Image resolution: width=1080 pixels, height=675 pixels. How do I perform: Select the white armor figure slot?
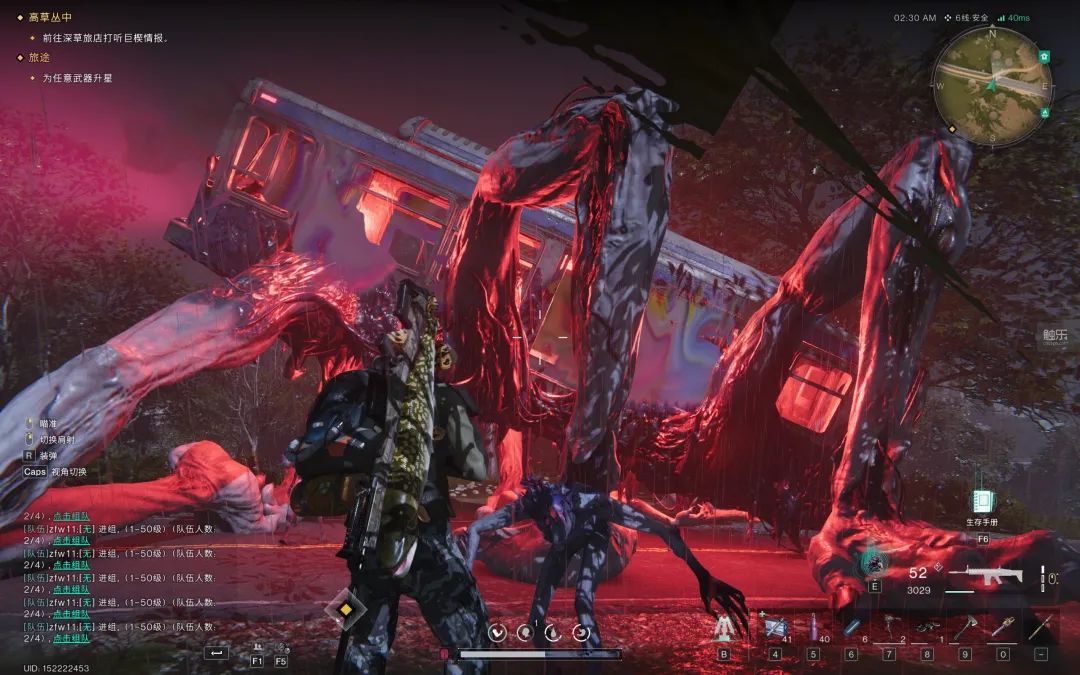[x=723, y=628]
